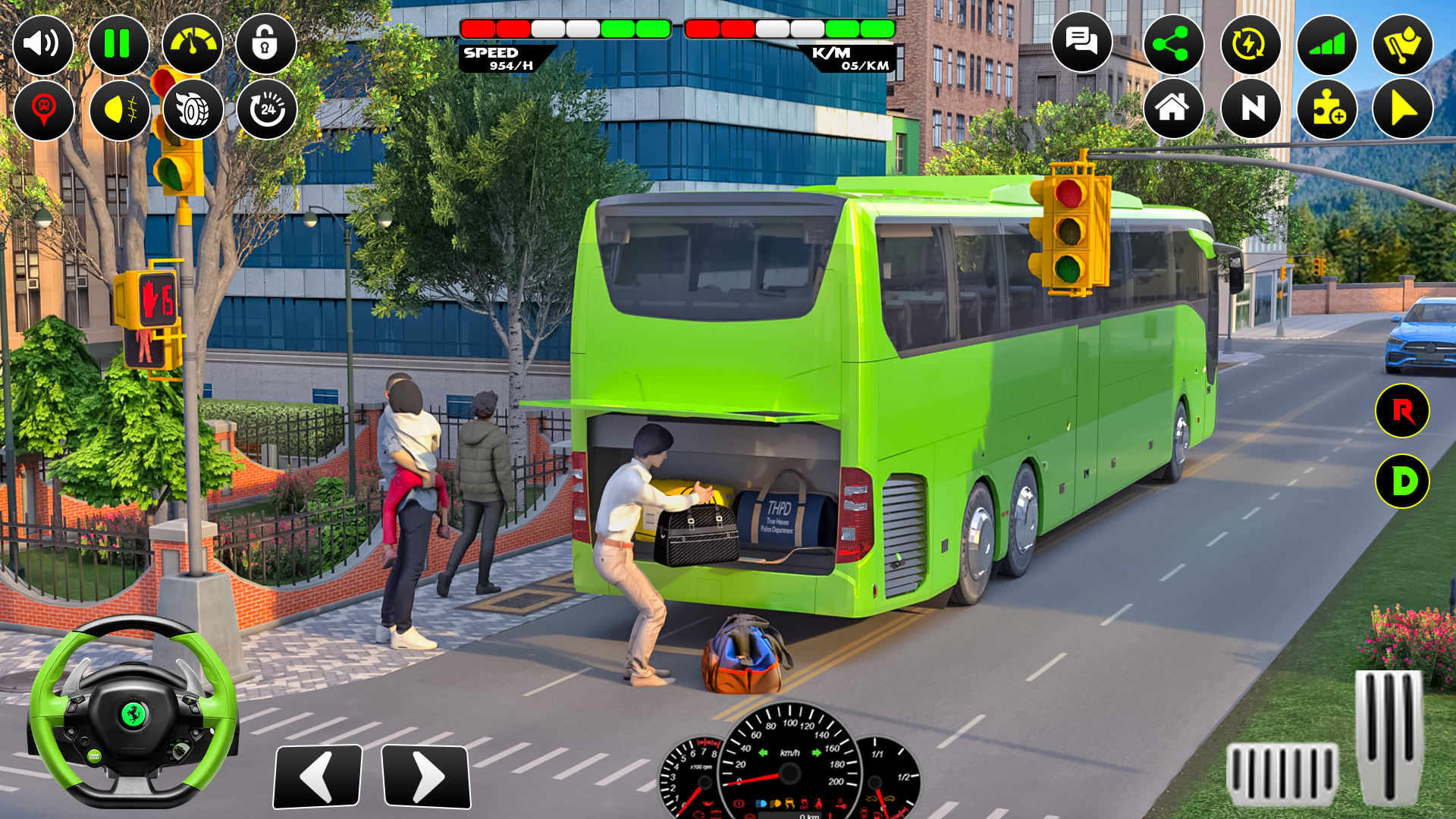1456x819 pixels.
Task: Pause the game with green pause button
Action: [x=118, y=44]
